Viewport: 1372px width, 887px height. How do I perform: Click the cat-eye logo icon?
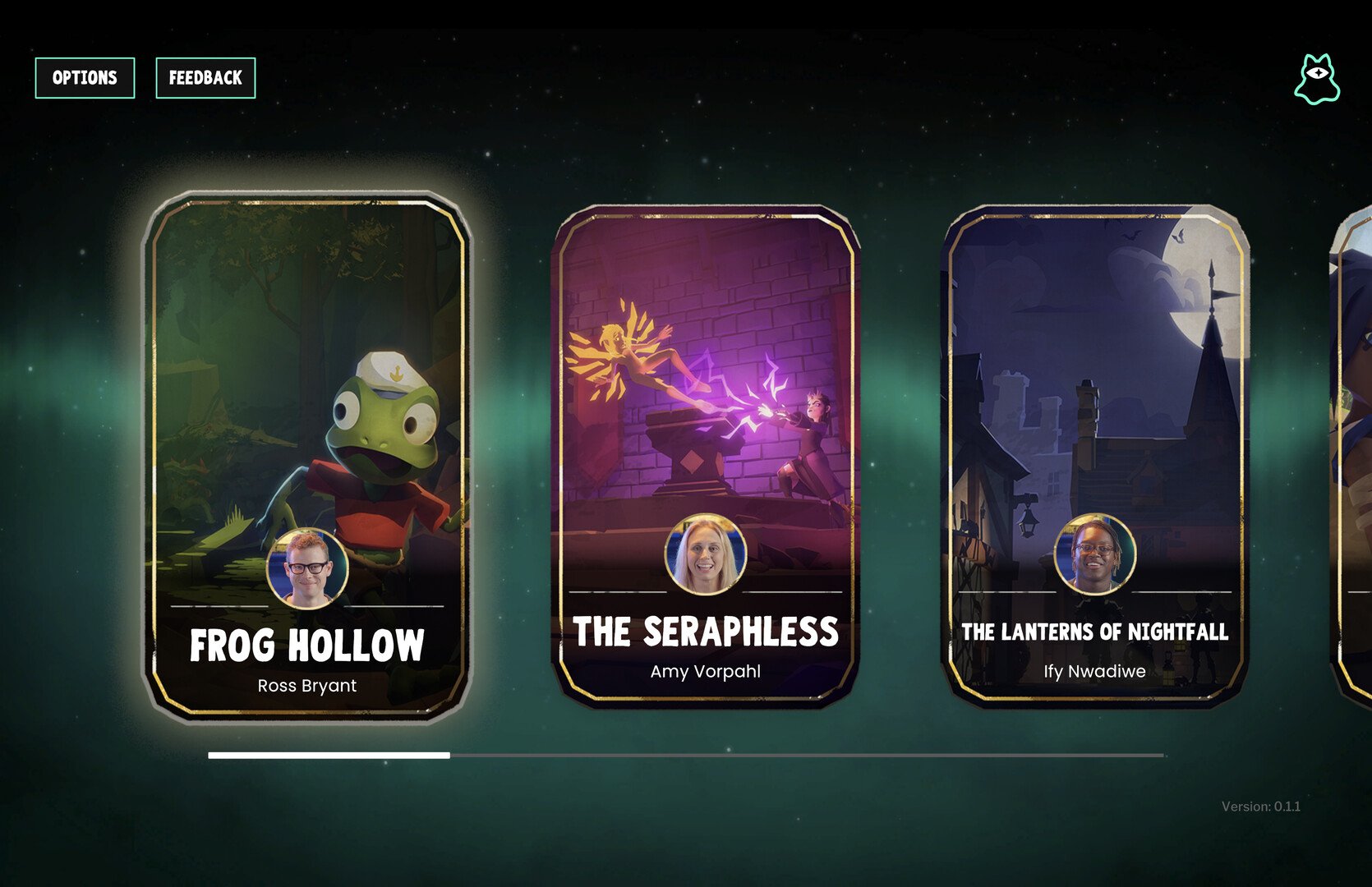pyautogui.click(x=1317, y=80)
